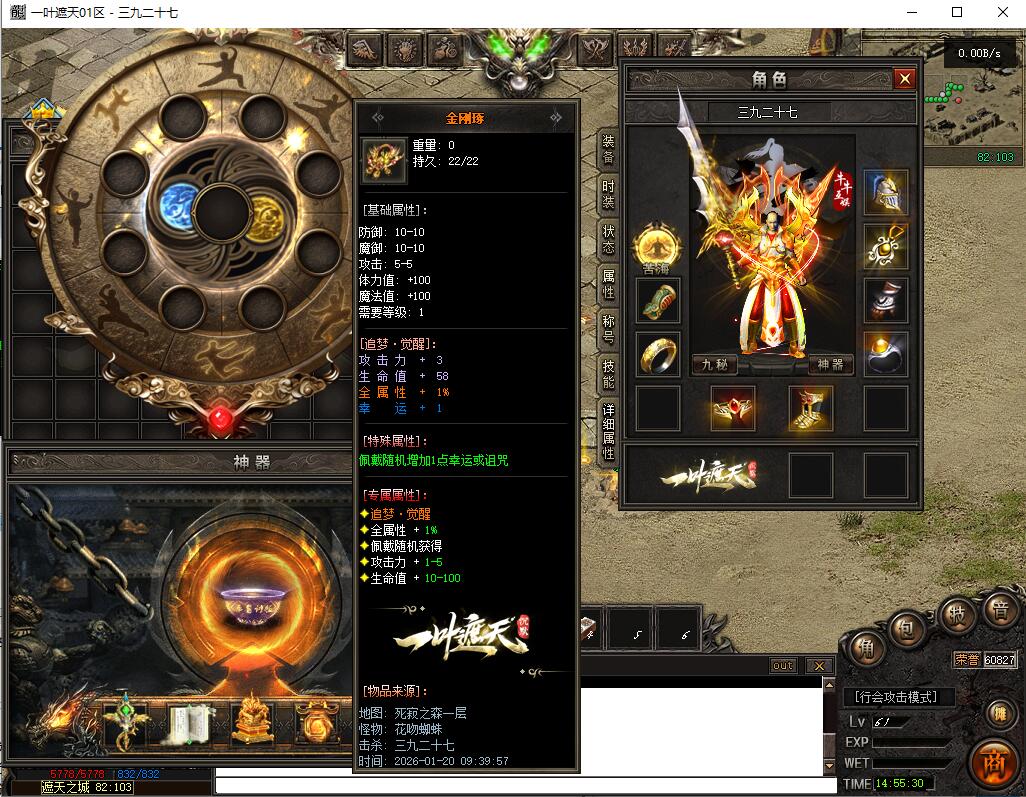1026x797 pixels.
Task: Select the equipped necklace slot
Action: pyautogui.click(x=886, y=246)
